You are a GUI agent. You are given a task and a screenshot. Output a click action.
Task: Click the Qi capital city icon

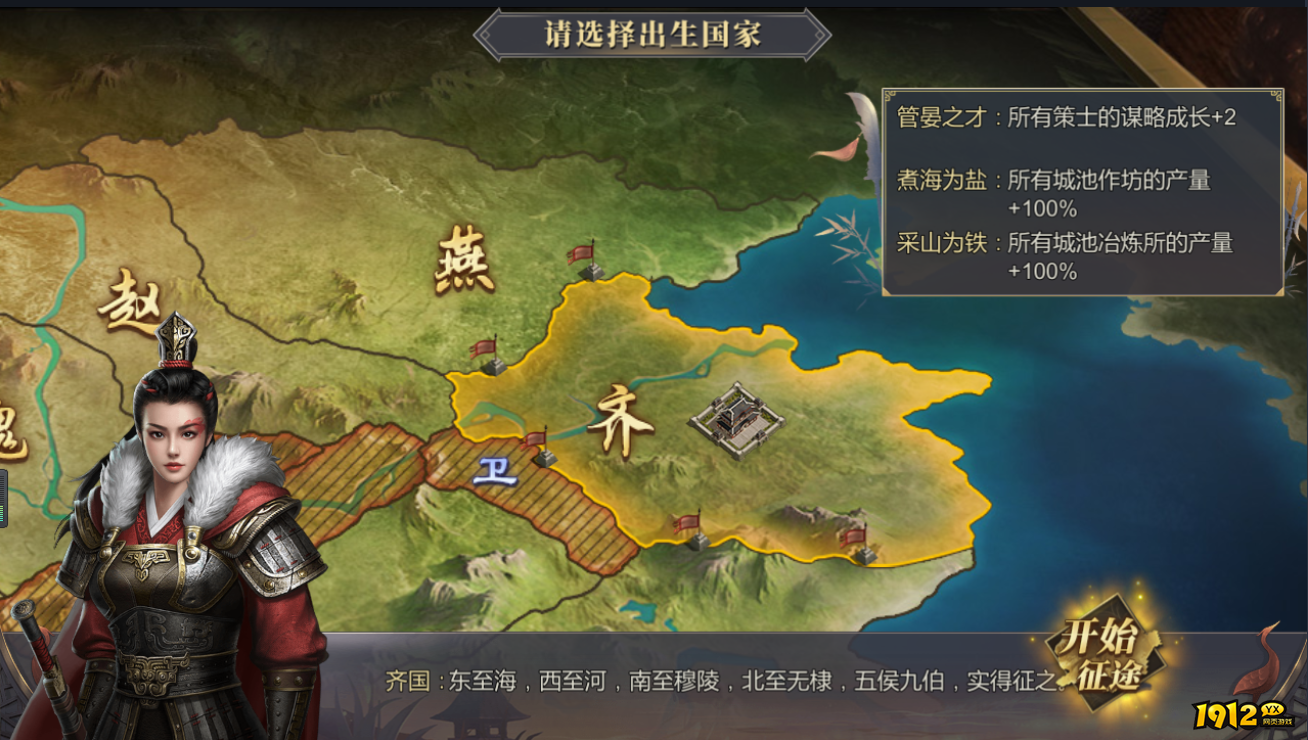[737, 420]
